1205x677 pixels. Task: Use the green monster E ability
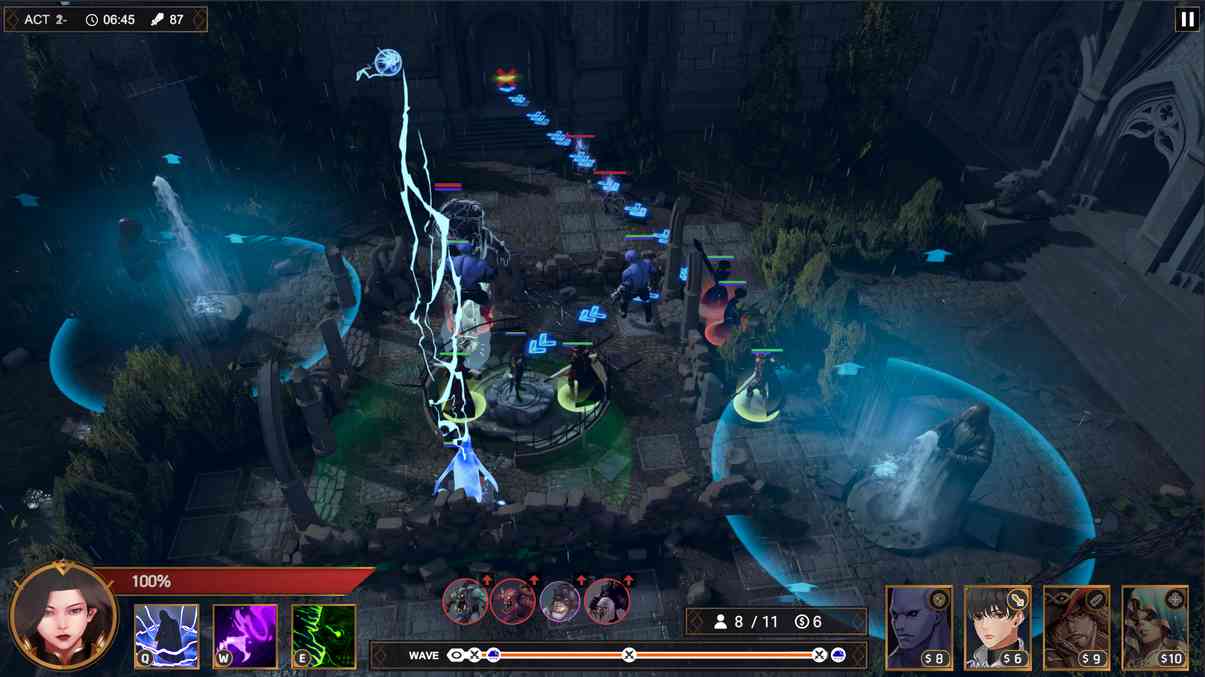[323, 636]
